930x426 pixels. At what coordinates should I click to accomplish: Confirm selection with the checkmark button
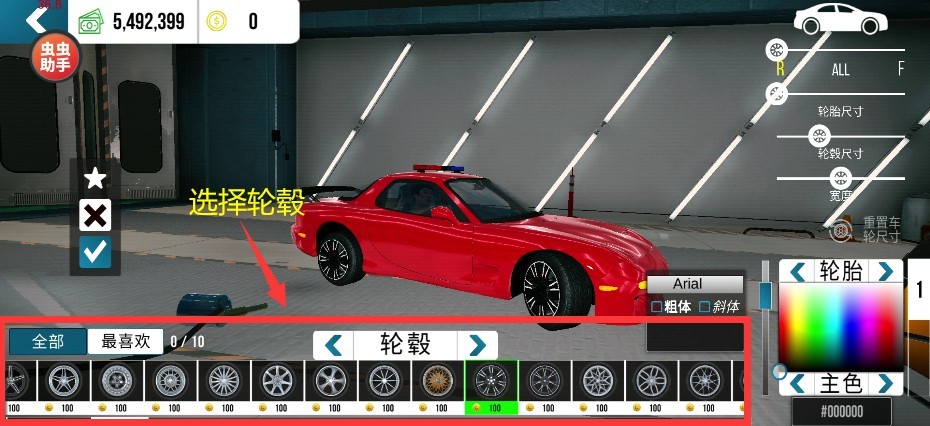(95, 253)
